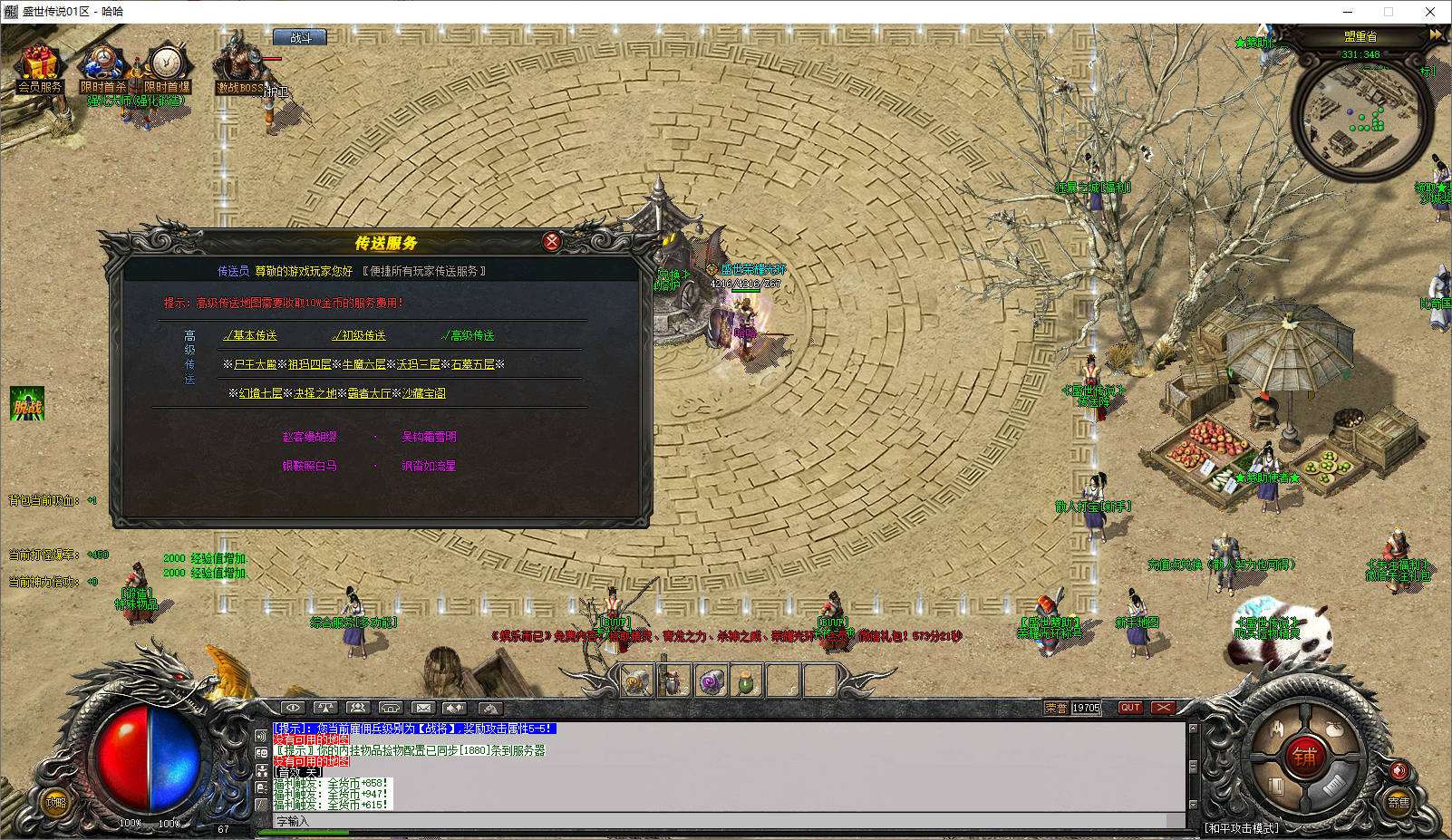Choose the 石墓五层 destination
The image size is (1452, 840).
click(473, 364)
